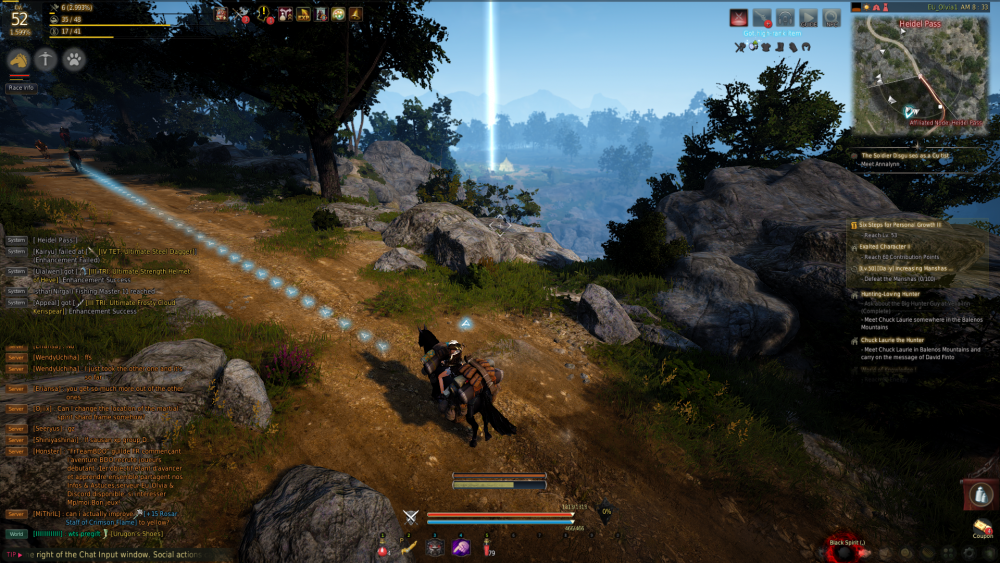The width and height of the screenshot is (1000, 563).
Task: Activate the purple skill hotbar slot
Action: [460, 547]
